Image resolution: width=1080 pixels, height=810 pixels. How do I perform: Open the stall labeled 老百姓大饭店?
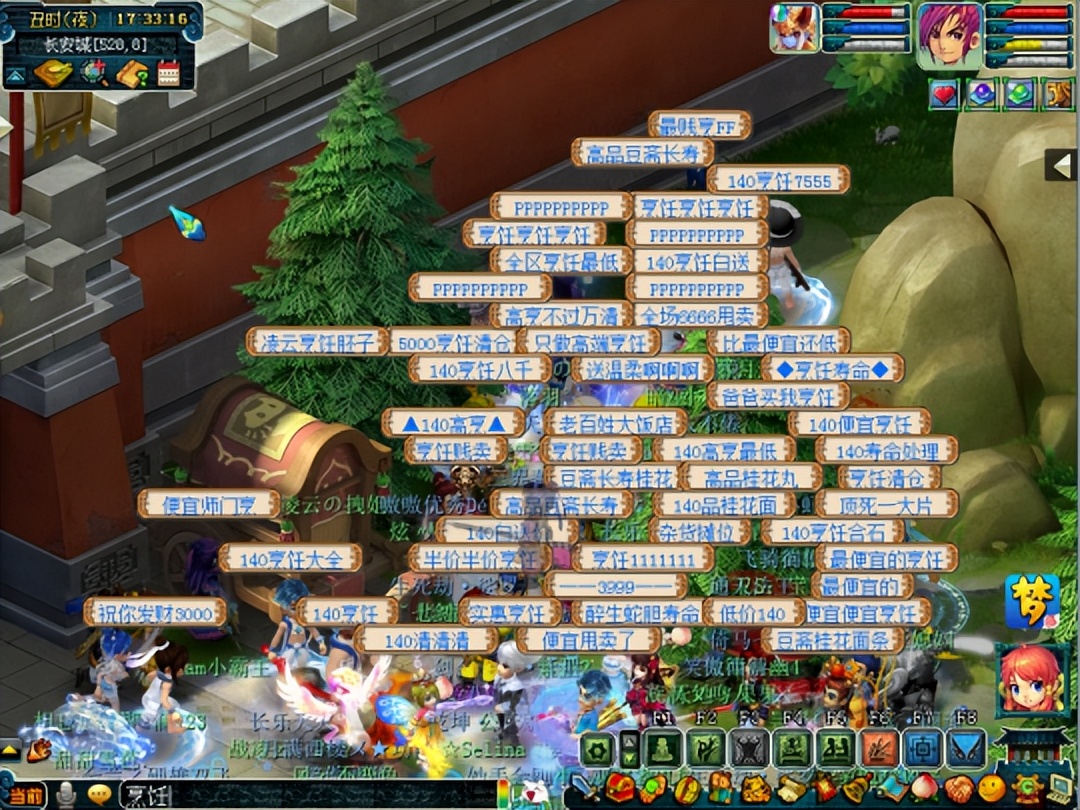(x=616, y=422)
